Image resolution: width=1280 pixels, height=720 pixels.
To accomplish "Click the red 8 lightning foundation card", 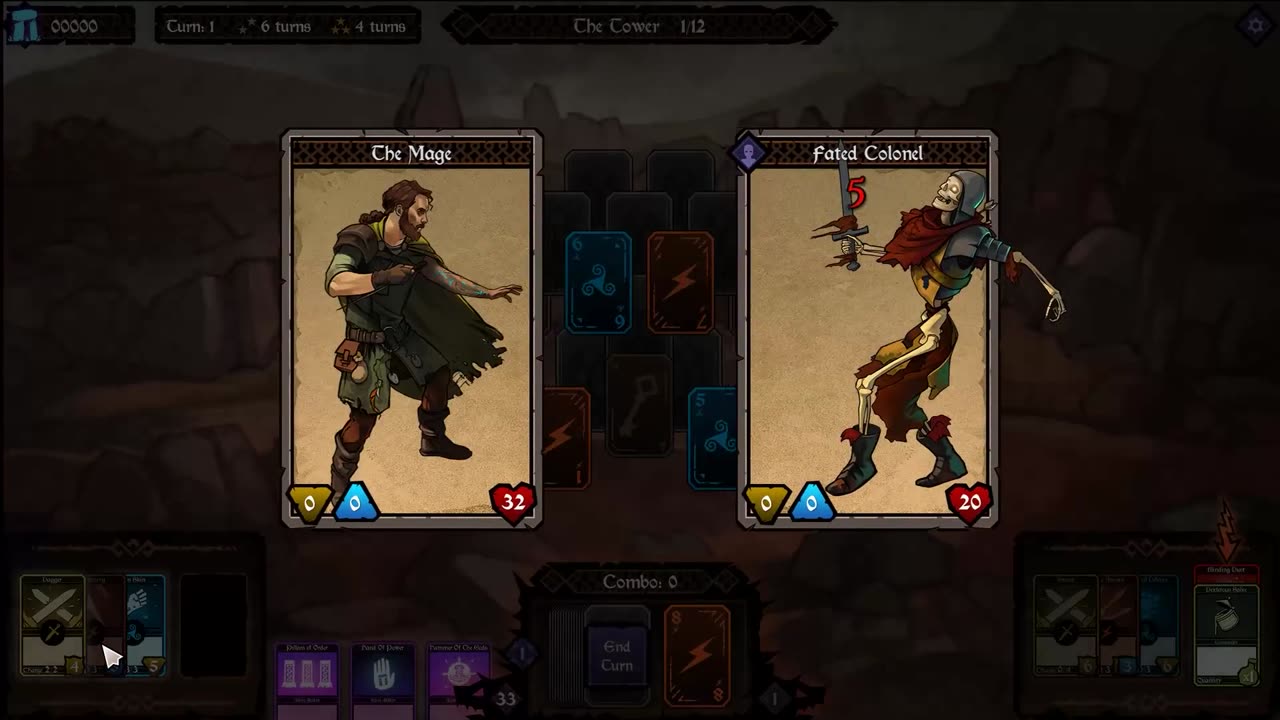I will click(x=697, y=655).
